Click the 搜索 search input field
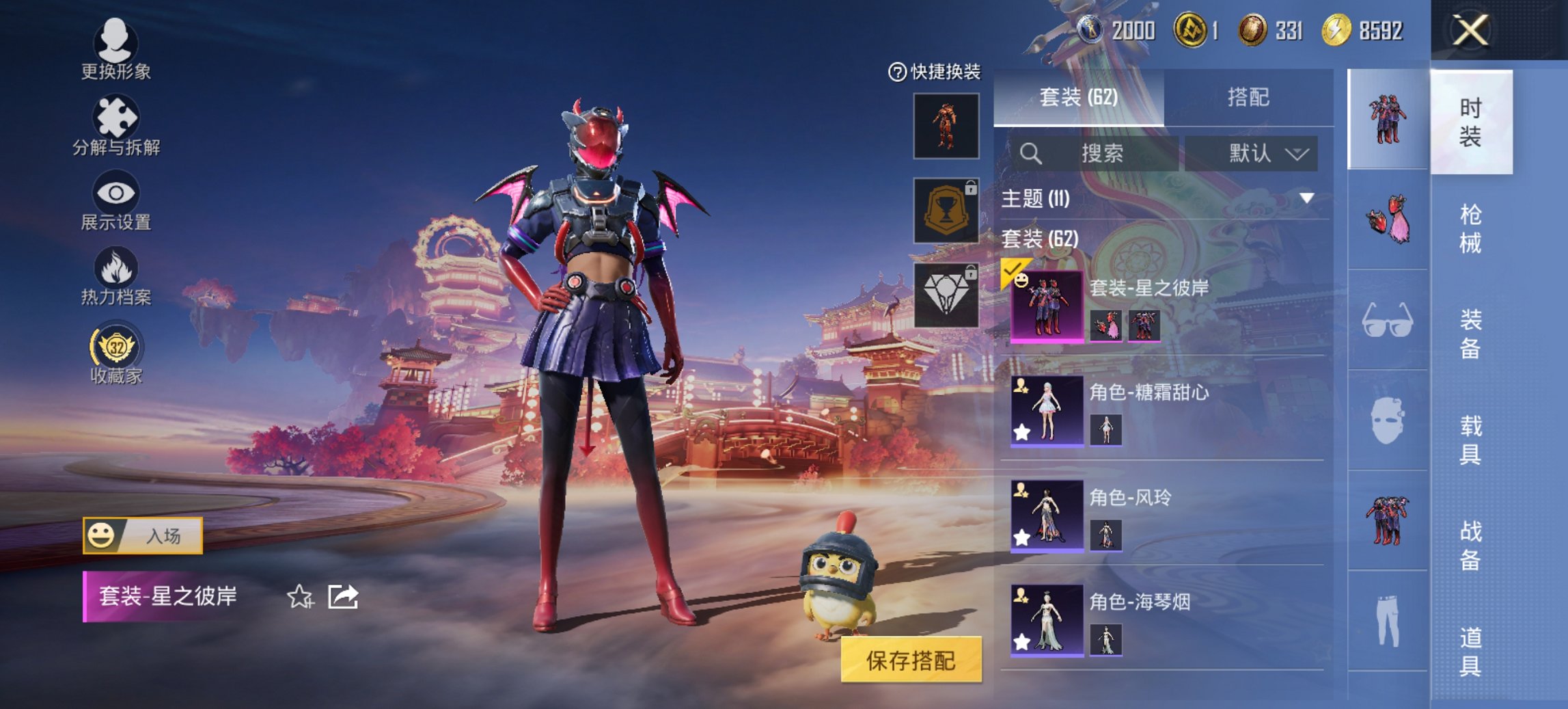Viewport: 1568px width, 709px height. [x=1100, y=153]
